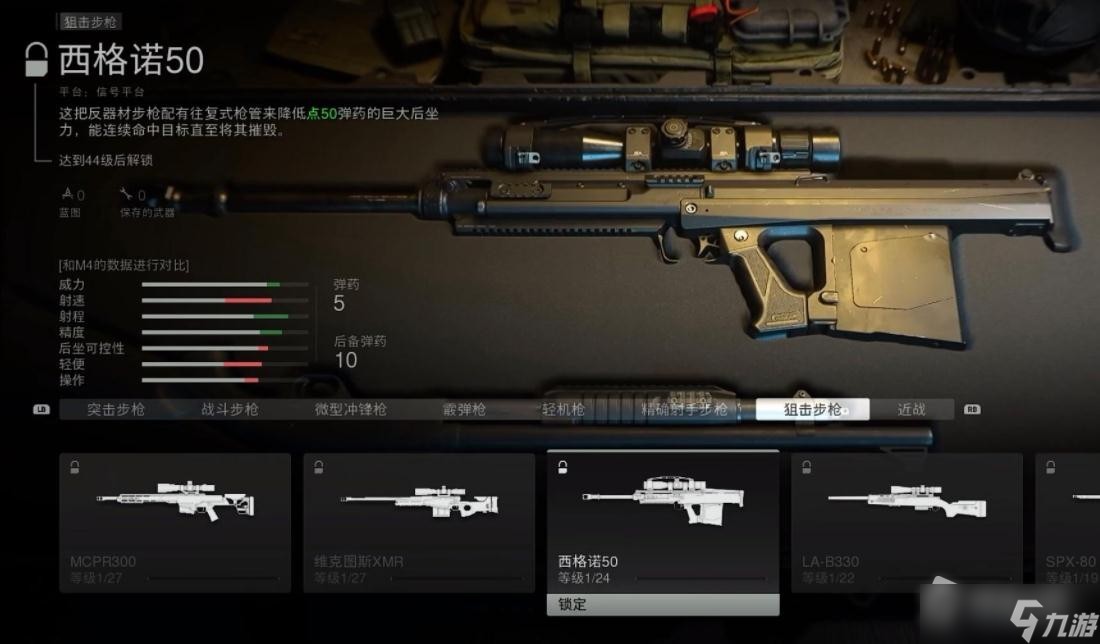Select the MCPR300 sniper rifle card
This screenshot has width=1100, height=644.
[x=175, y=522]
